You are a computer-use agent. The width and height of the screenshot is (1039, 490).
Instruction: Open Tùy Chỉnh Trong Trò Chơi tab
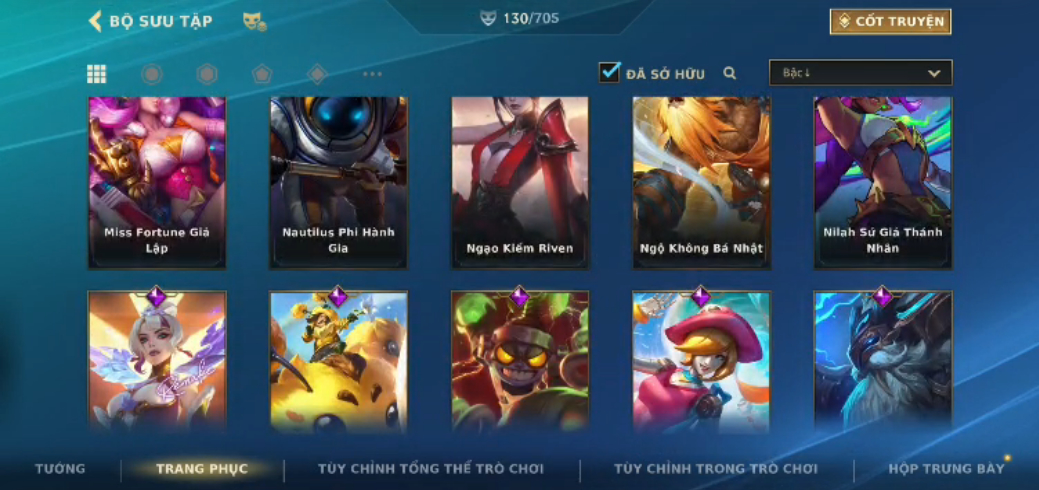716,468
